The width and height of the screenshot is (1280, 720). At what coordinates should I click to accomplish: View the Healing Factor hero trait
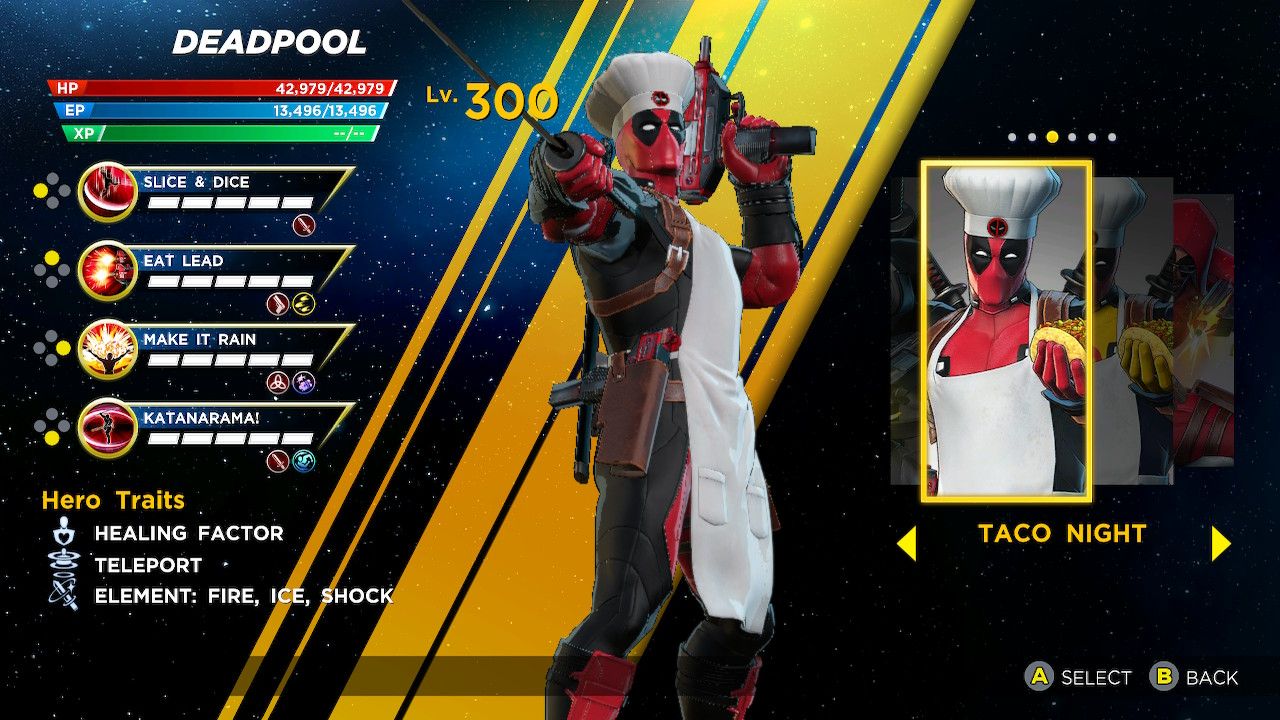(x=188, y=533)
